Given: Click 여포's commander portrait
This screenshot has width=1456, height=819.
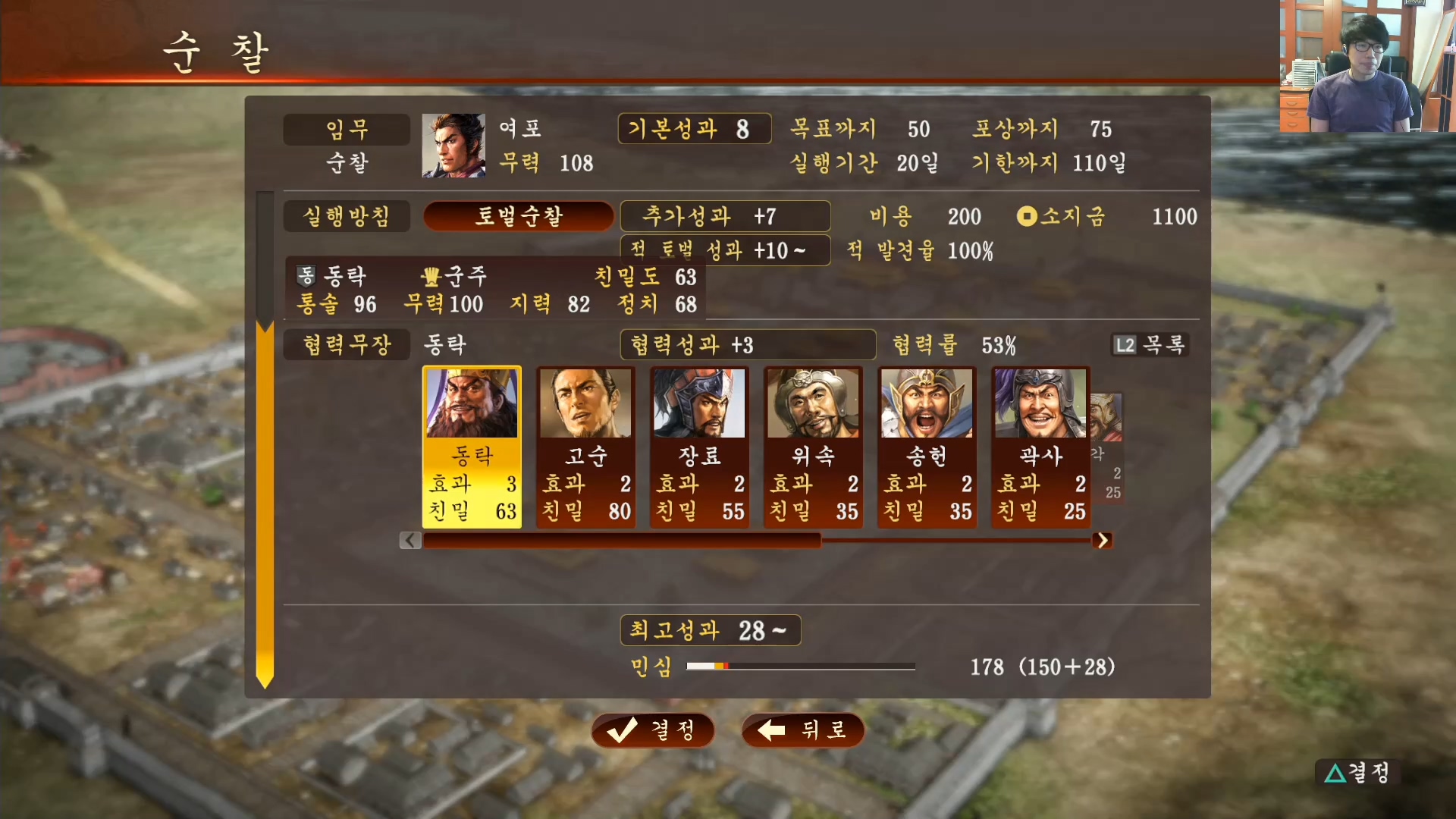Looking at the screenshot, I should click(453, 145).
